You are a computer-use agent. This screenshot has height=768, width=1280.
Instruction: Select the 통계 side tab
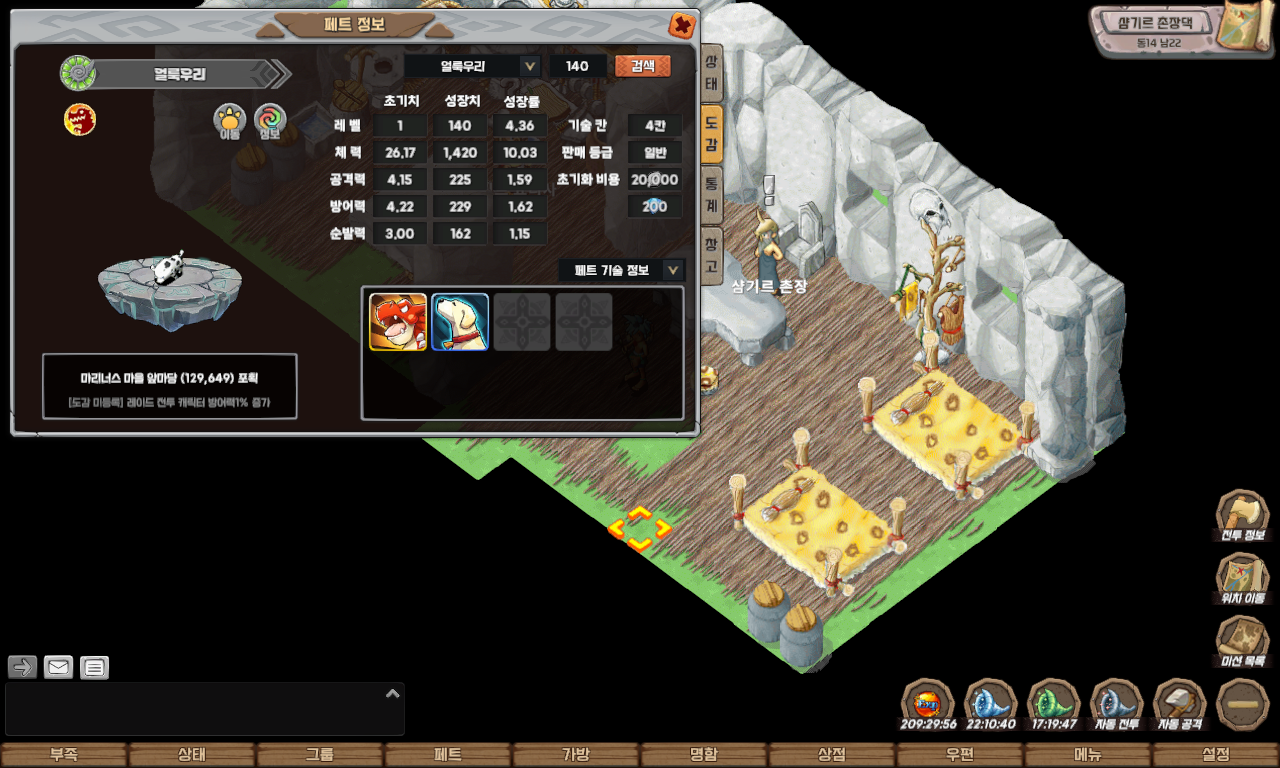pos(711,193)
